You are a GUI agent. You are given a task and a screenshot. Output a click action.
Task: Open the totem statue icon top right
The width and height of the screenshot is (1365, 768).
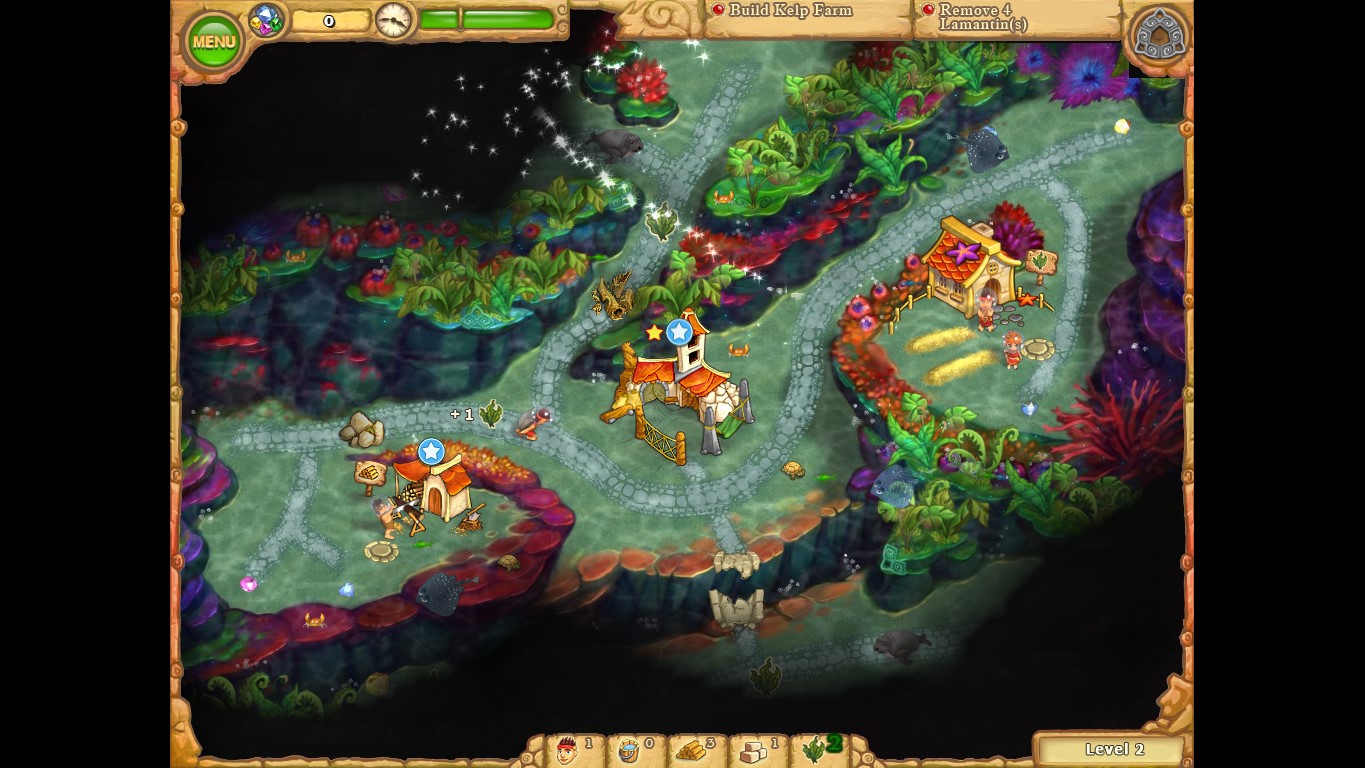(x=1158, y=33)
